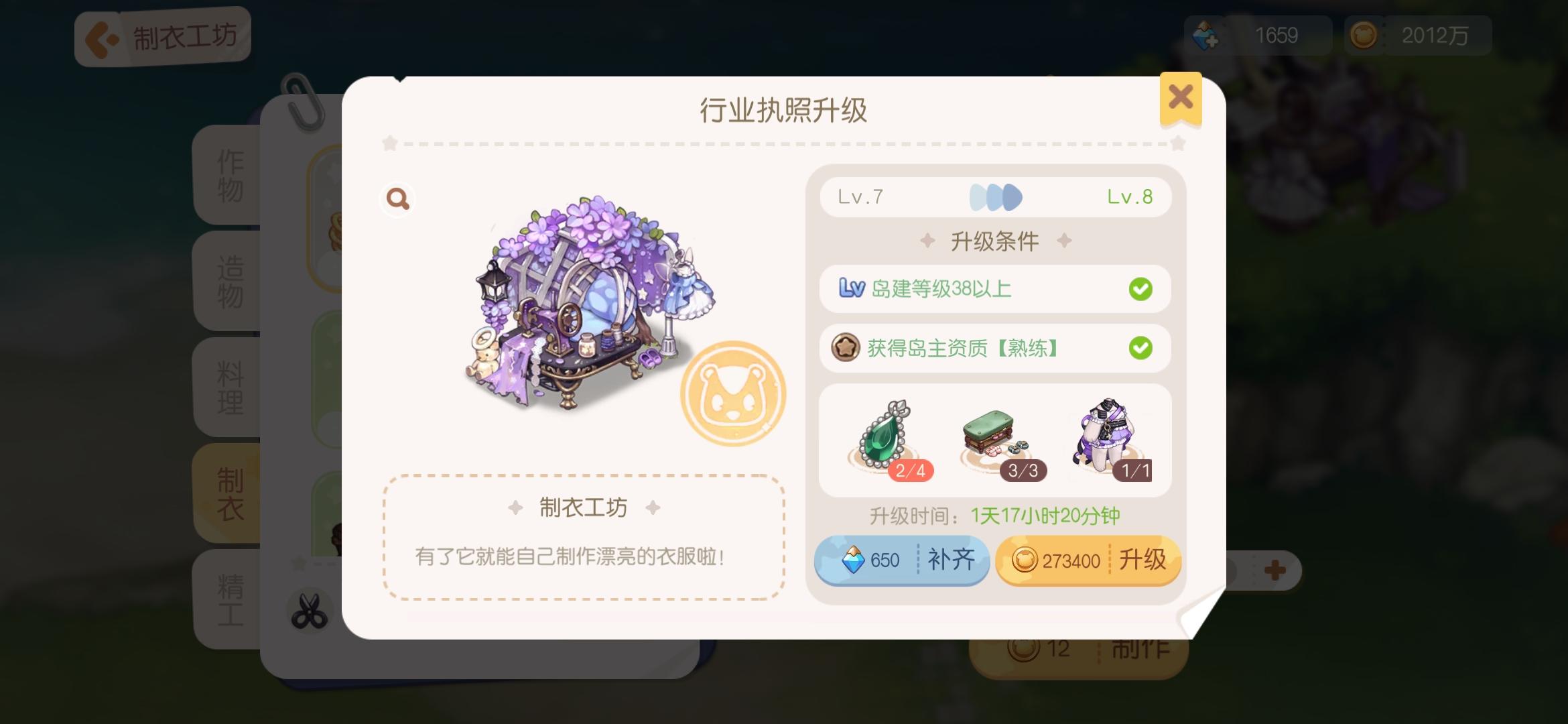Select the magnifier zoom icon beside workshop image
1568x724 pixels.
tap(397, 199)
